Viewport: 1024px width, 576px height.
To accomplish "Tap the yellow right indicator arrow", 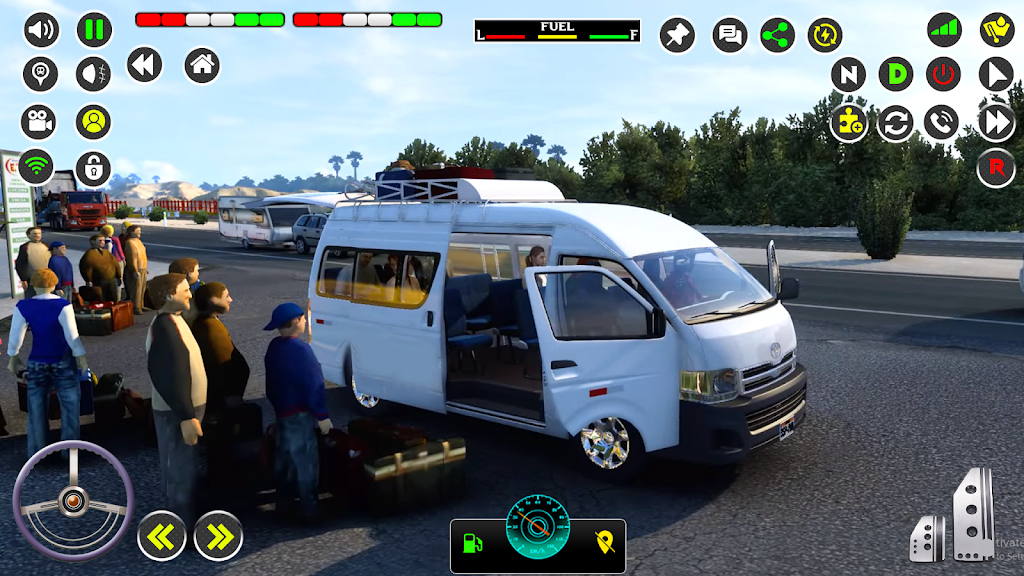I will click(x=218, y=537).
